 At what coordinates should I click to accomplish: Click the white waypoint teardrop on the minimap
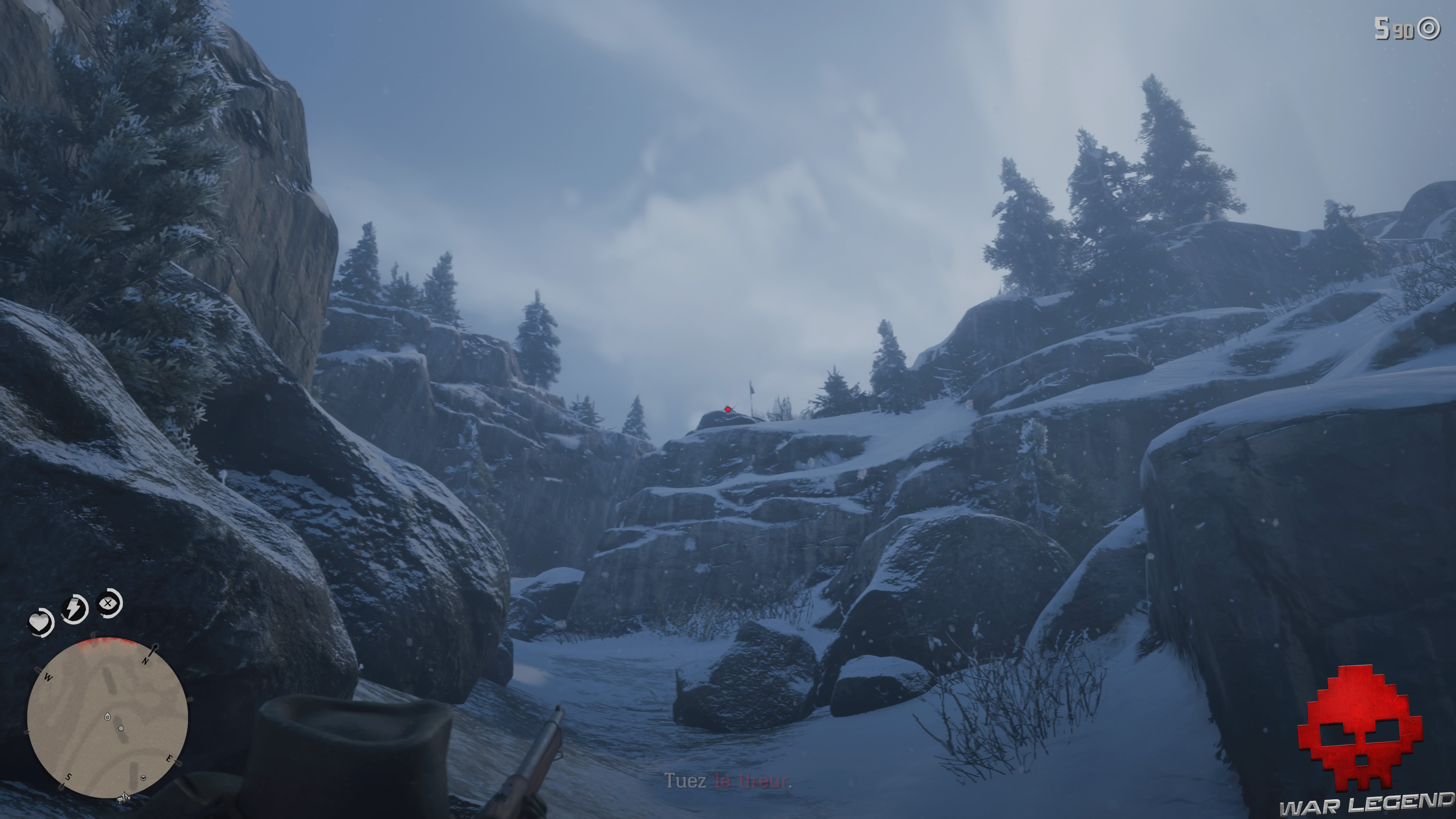(x=107, y=716)
